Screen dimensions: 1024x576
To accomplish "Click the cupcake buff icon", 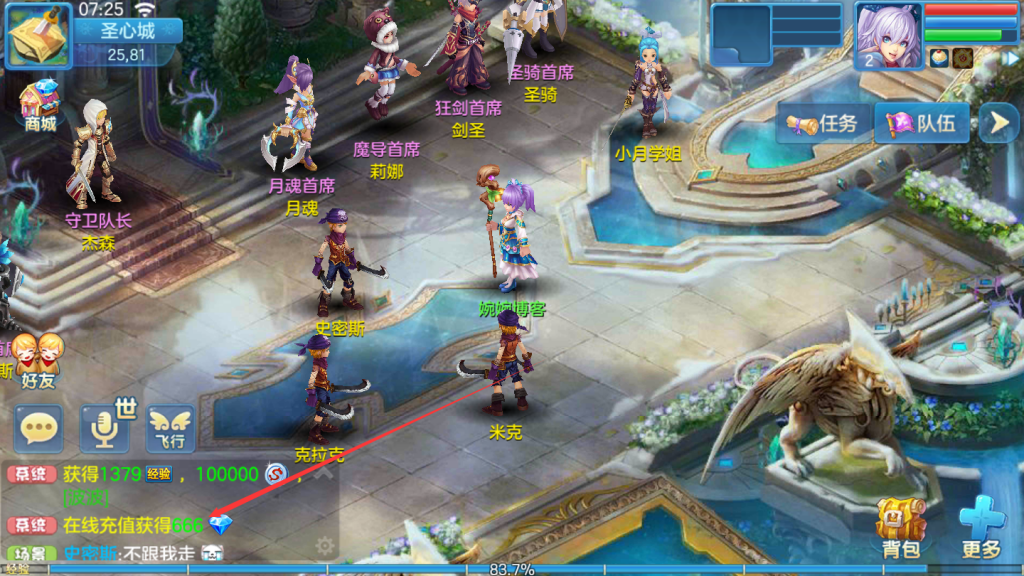I will point(939,58).
